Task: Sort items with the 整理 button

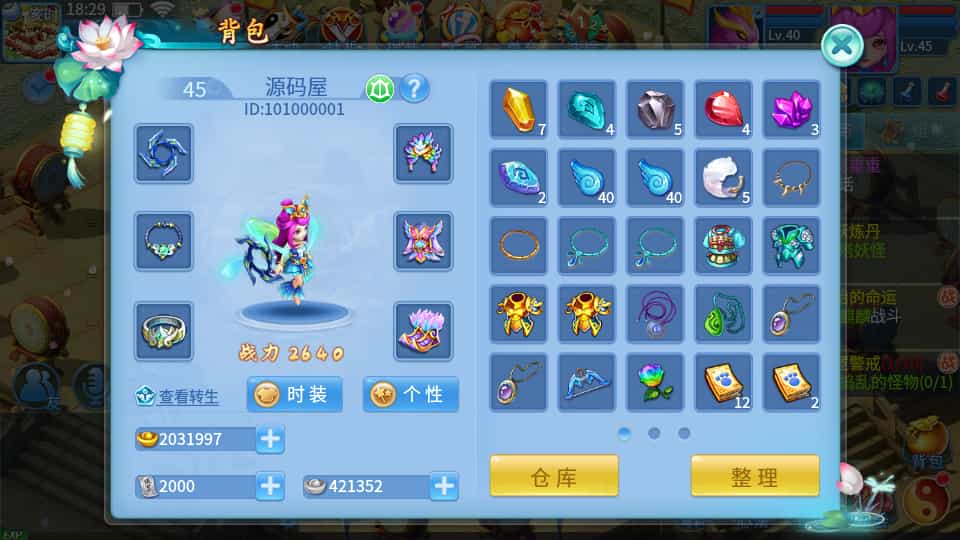Action: point(755,476)
